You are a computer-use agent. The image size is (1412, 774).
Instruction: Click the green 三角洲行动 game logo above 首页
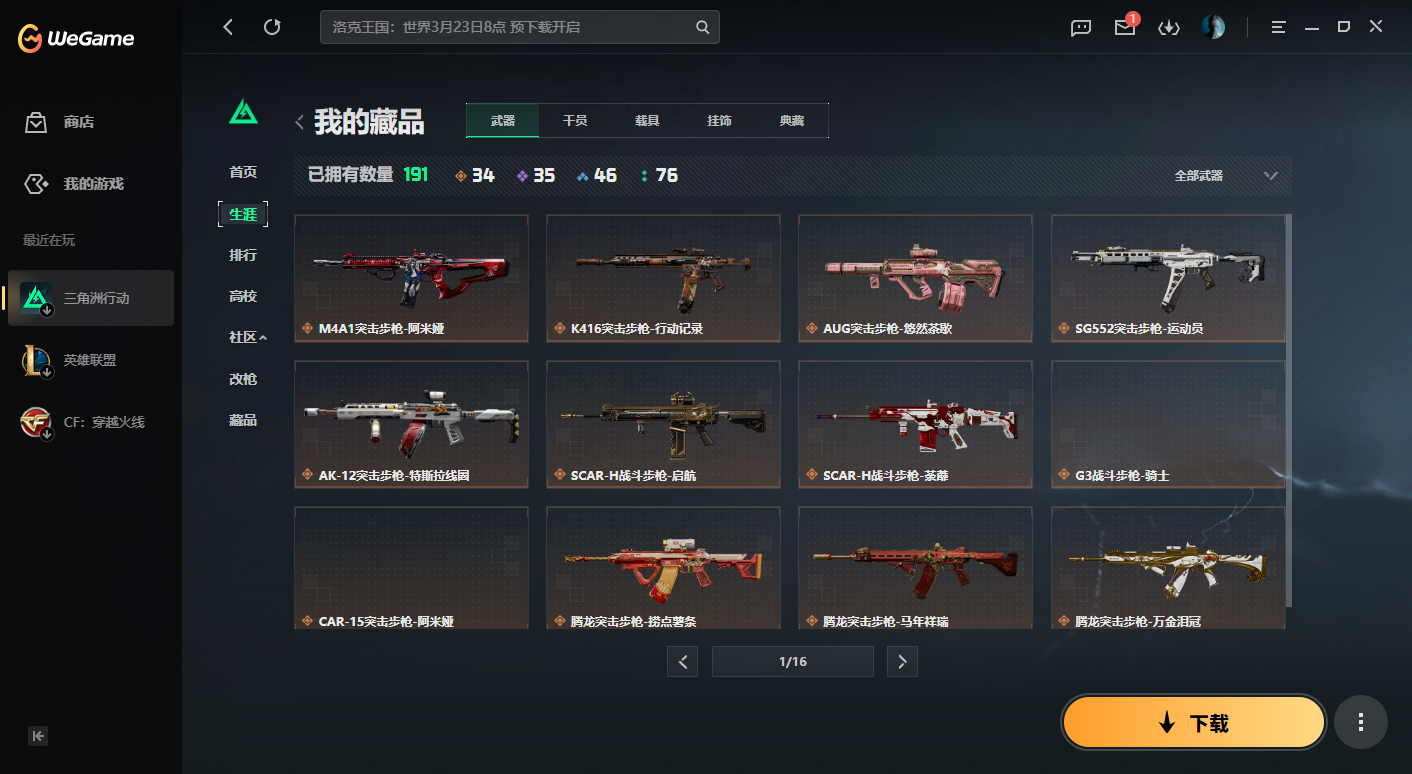(243, 113)
